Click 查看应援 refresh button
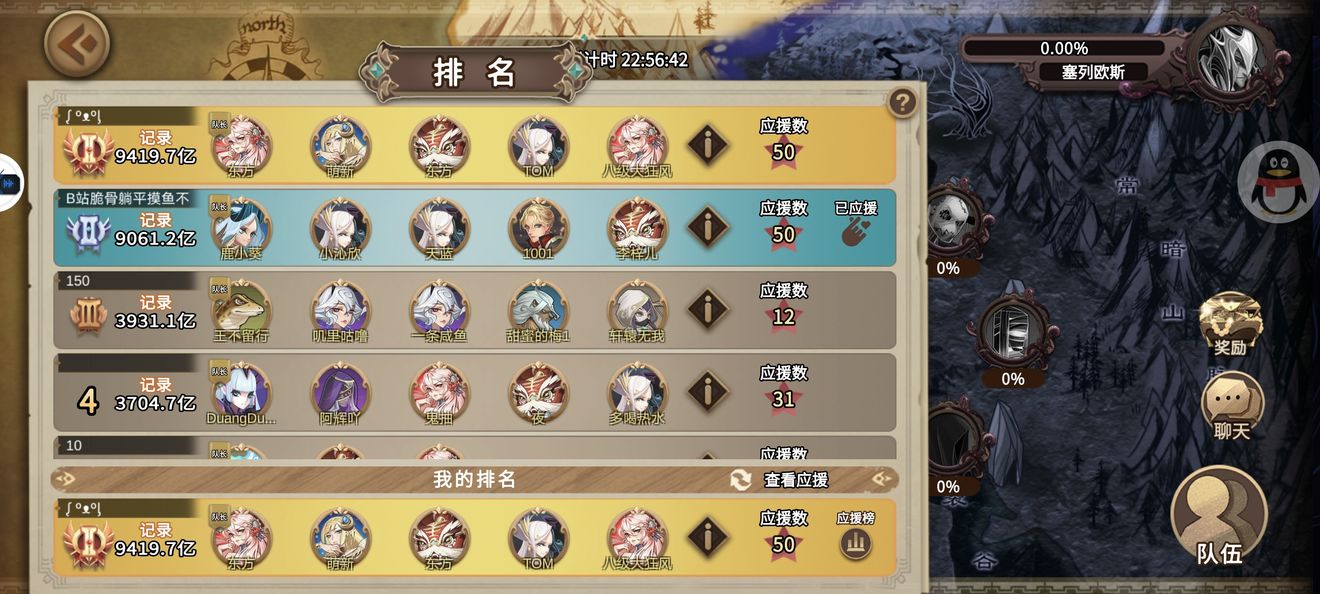Image resolution: width=1320 pixels, height=594 pixels. pyautogui.click(x=741, y=480)
